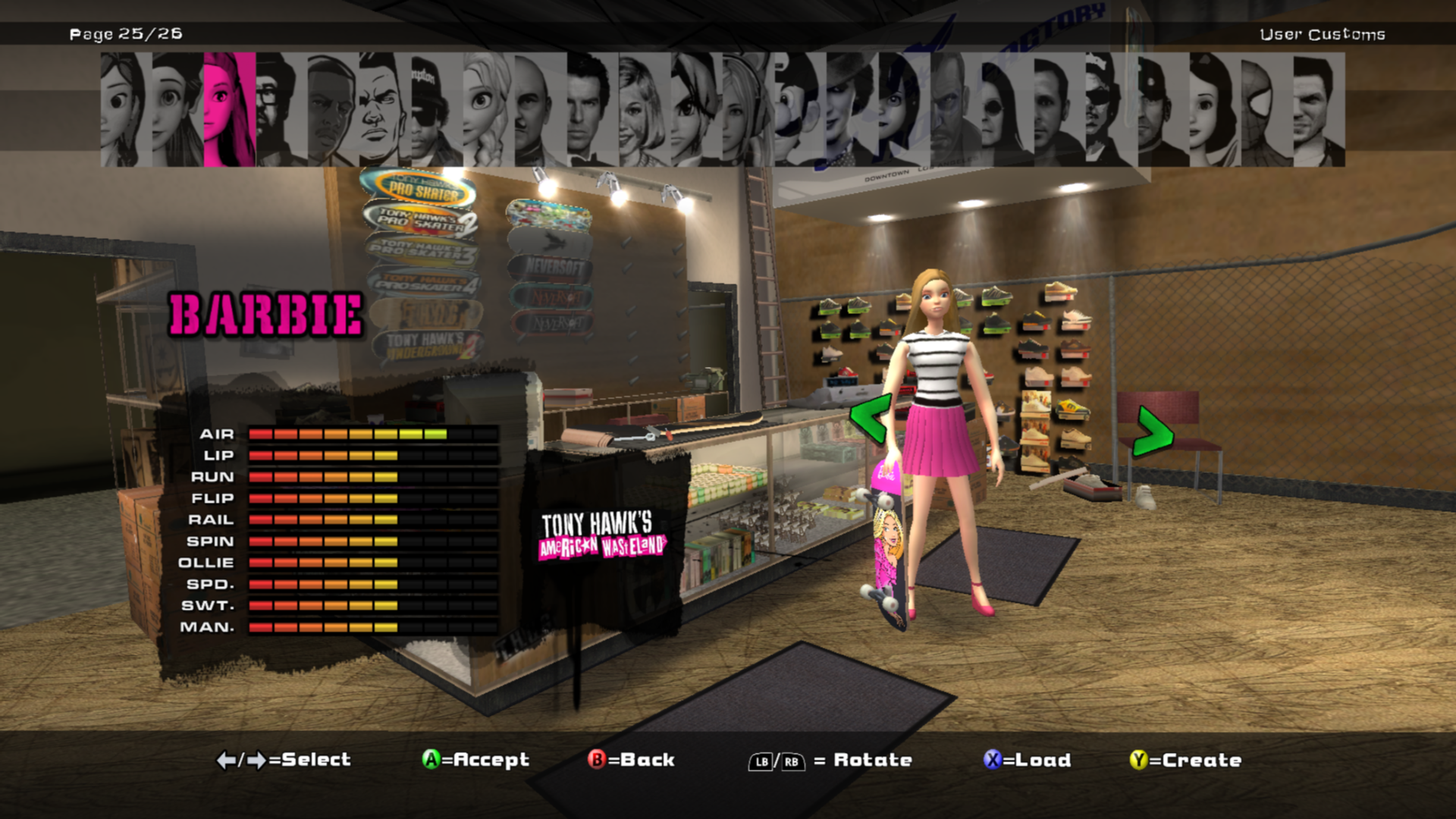Select the highlighted pink Barbie portrait
Screen dimensions: 1456x819
coord(229,109)
